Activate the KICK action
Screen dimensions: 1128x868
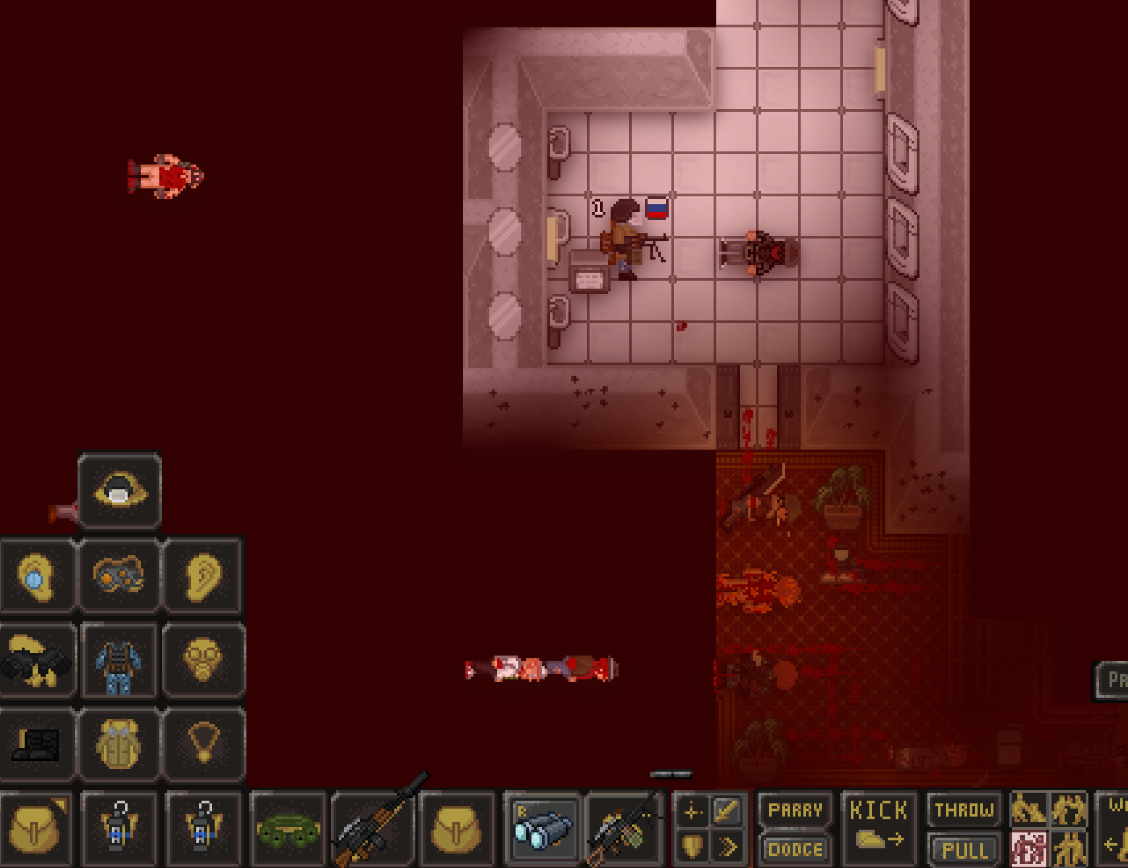coord(878,828)
